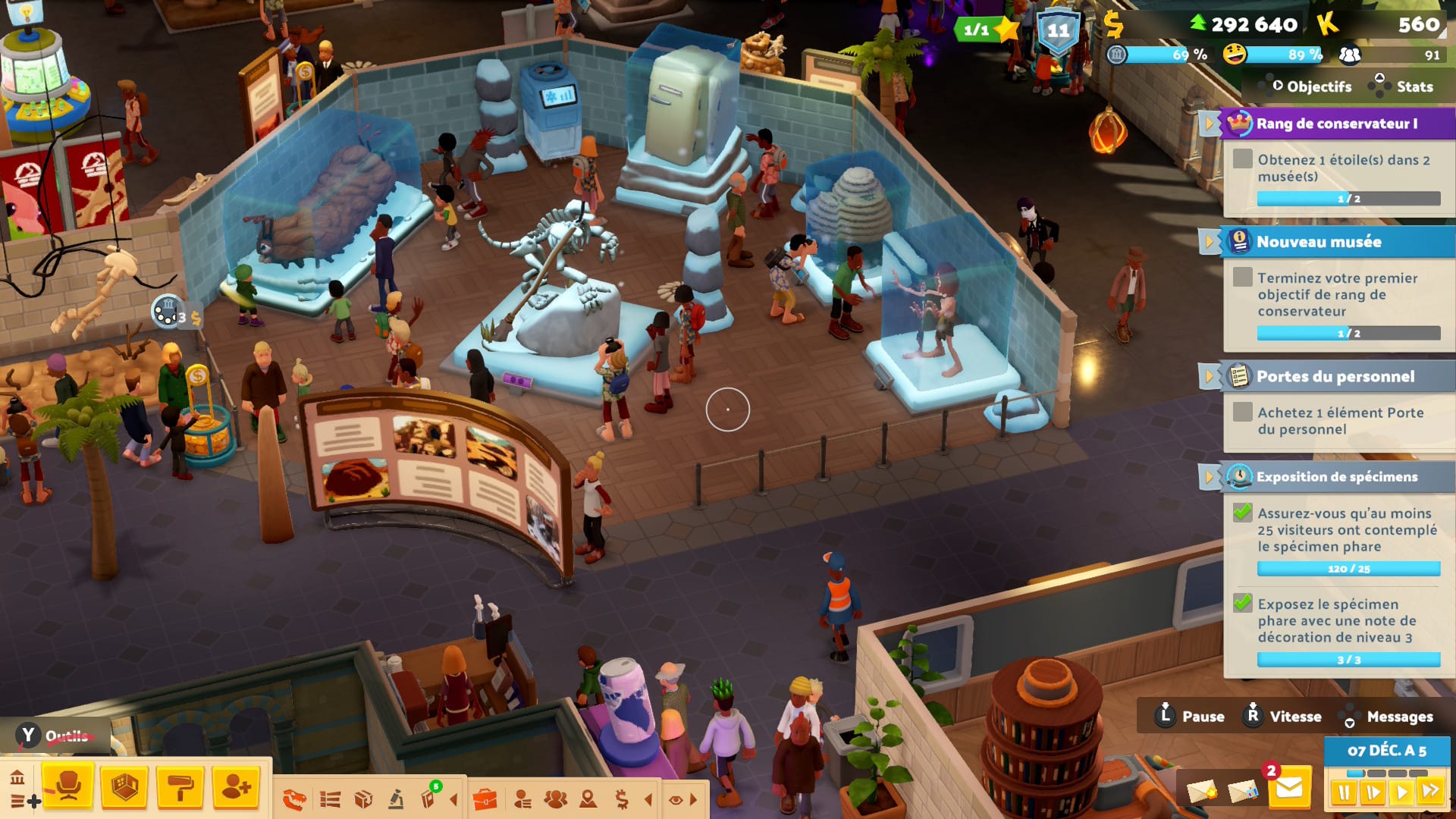Select the paint roller decoration tool
Screen dimensions: 1456x819
click(x=180, y=786)
